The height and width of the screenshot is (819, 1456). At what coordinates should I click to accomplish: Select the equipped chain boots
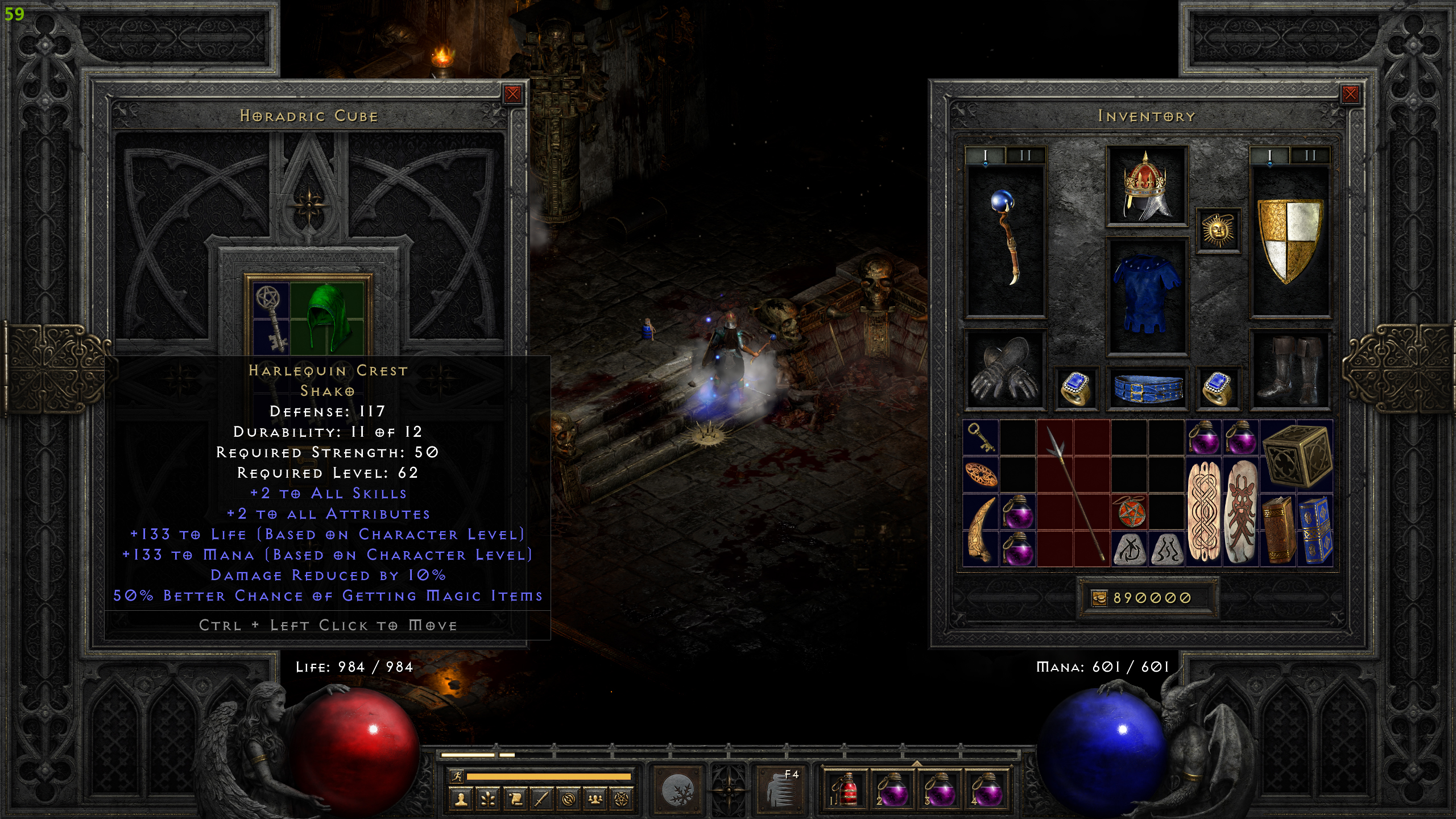coord(1290,370)
